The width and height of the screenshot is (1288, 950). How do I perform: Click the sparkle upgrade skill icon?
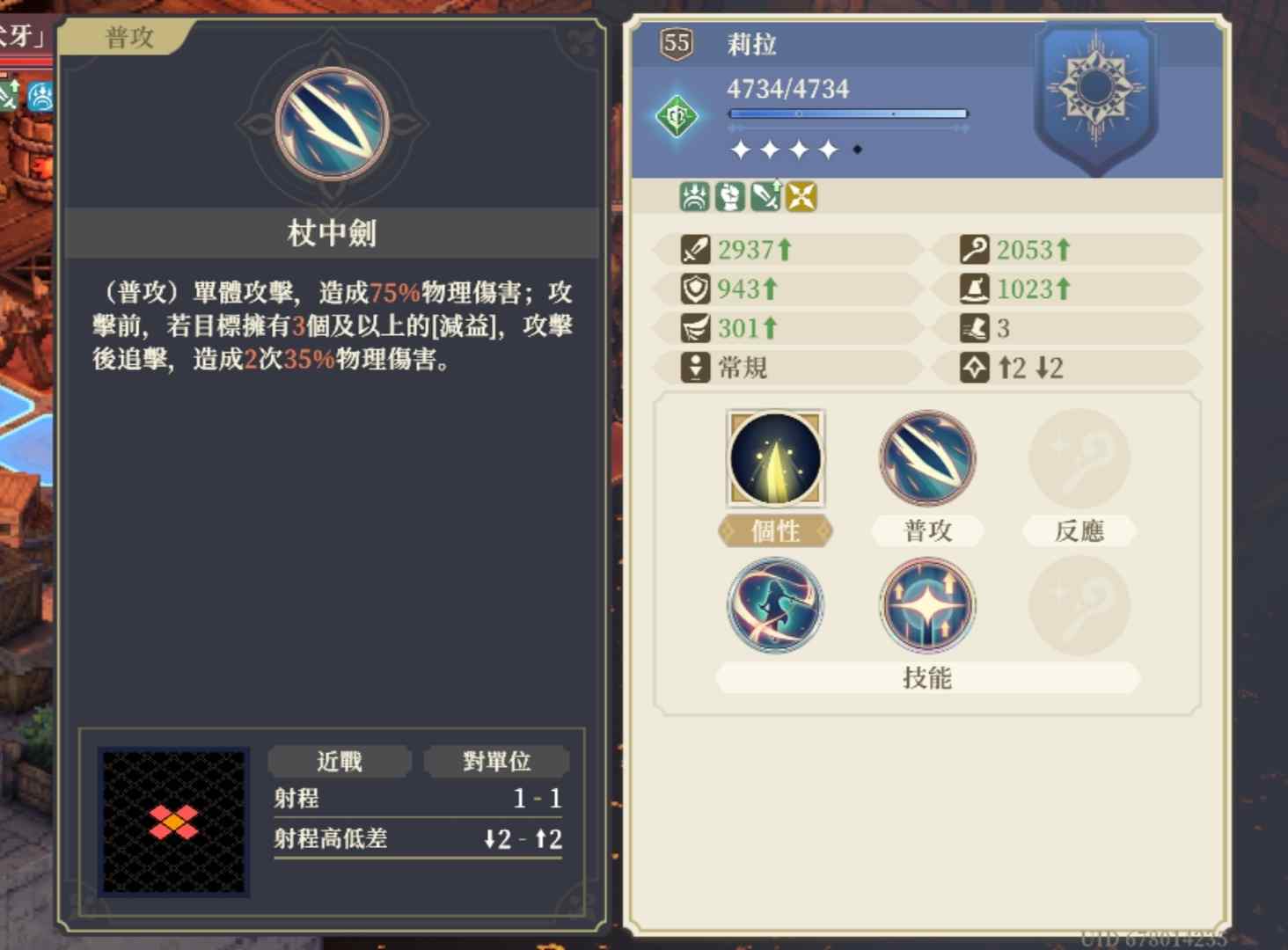[x=926, y=605]
